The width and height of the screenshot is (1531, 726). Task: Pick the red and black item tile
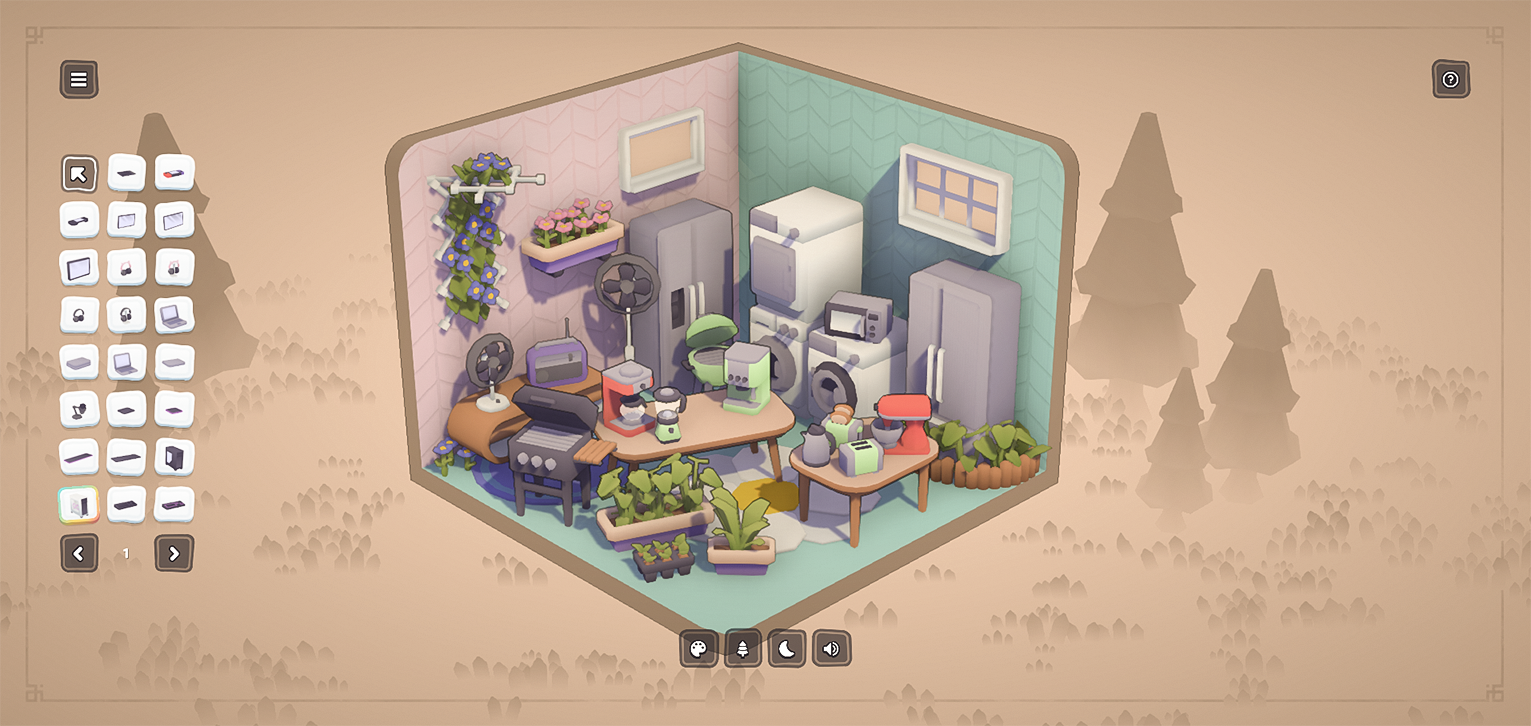(x=174, y=173)
